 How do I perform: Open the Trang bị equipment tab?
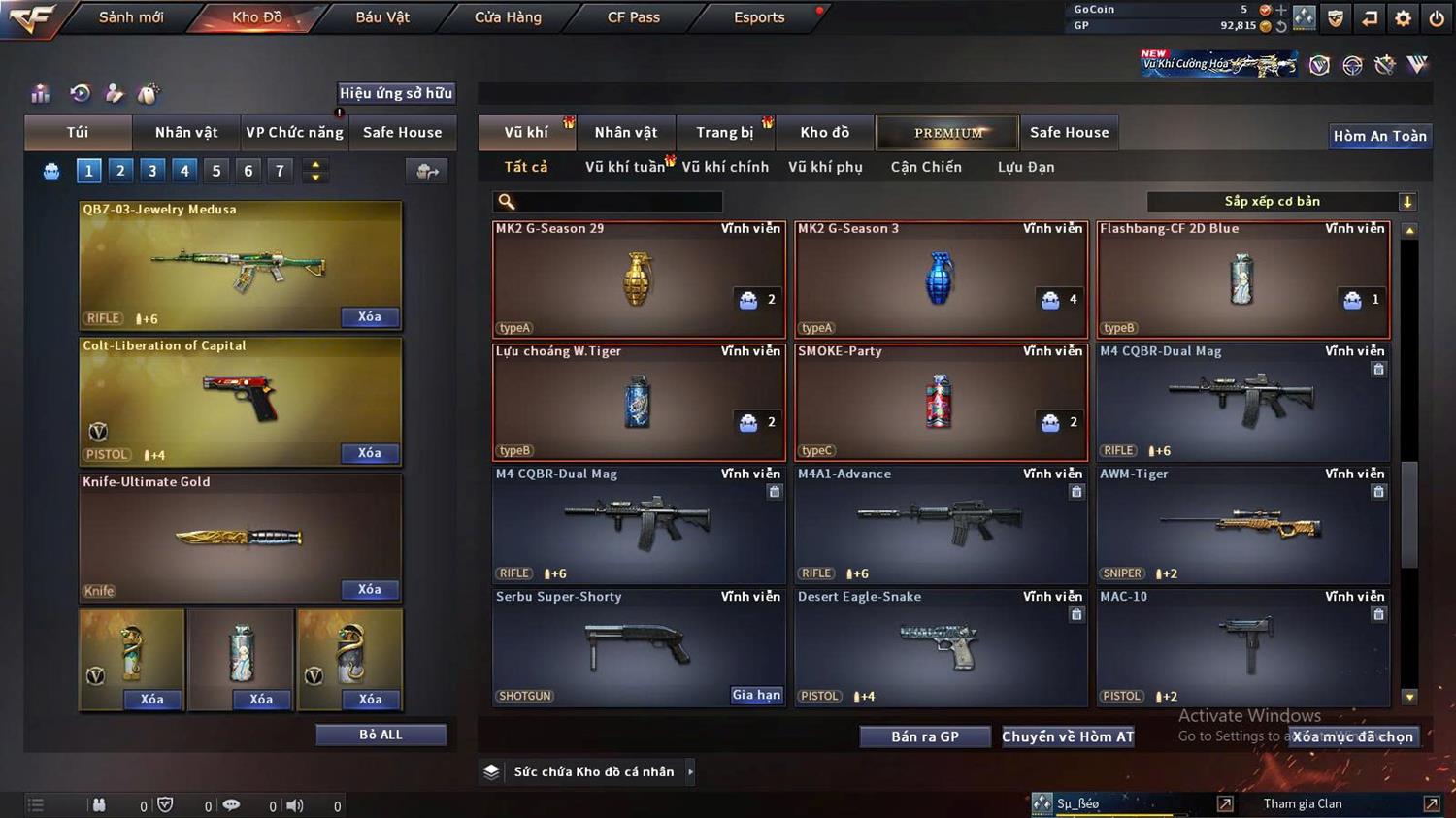point(724,133)
